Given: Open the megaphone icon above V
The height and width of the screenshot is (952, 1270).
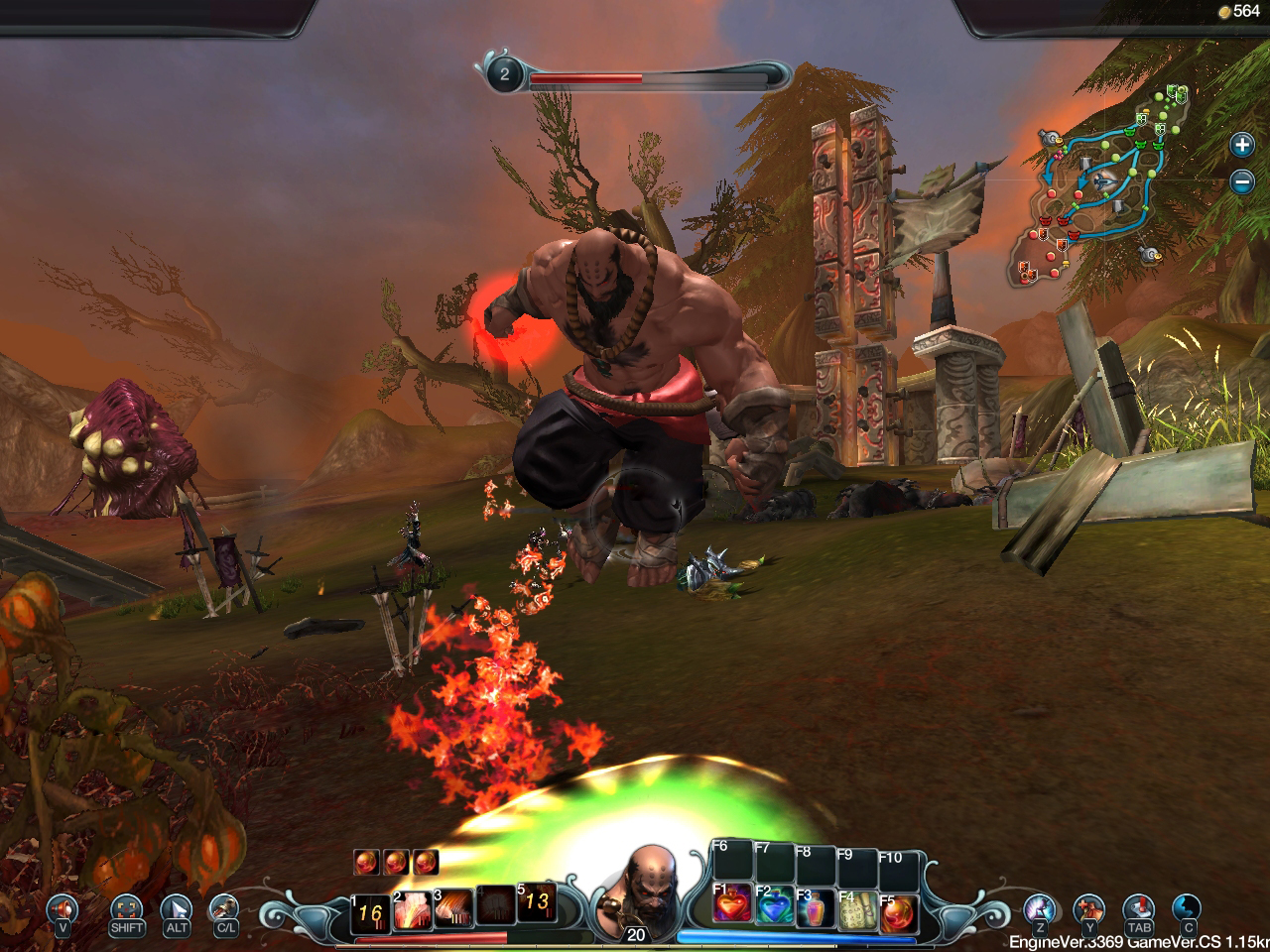Looking at the screenshot, I should pyautogui.click(x=63, y=906).
